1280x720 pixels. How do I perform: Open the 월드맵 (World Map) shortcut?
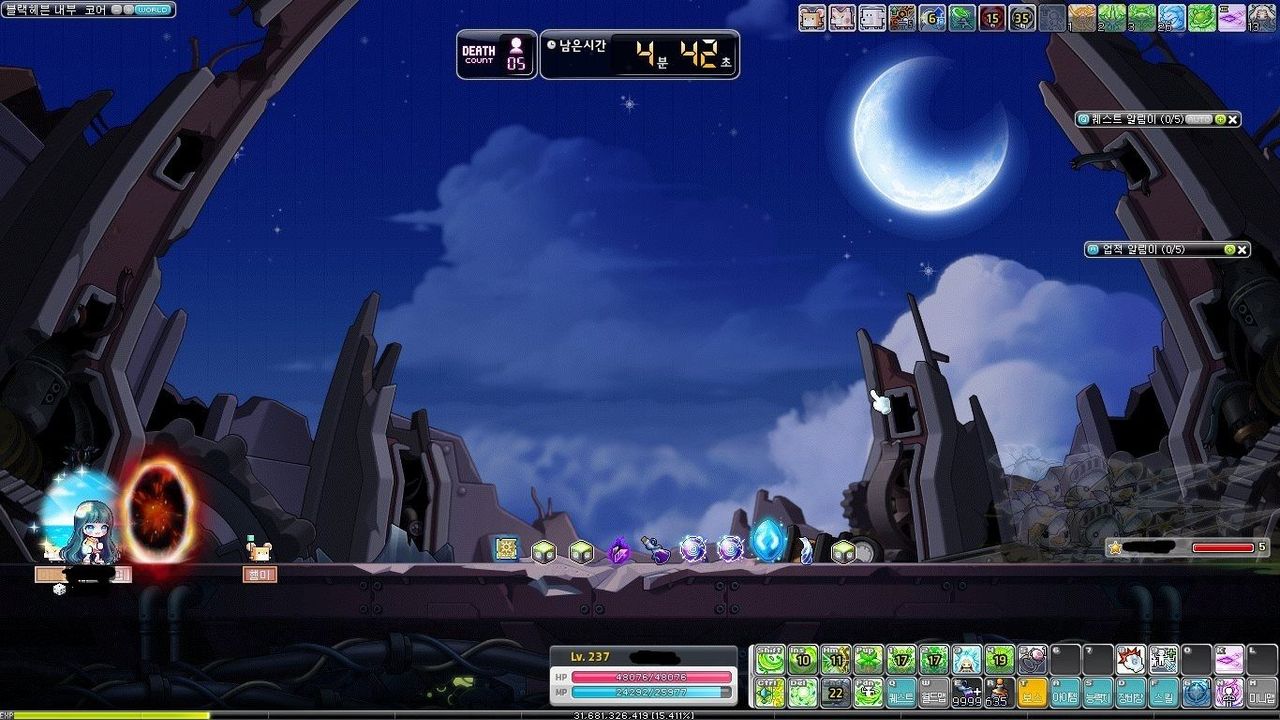point(934,692)
